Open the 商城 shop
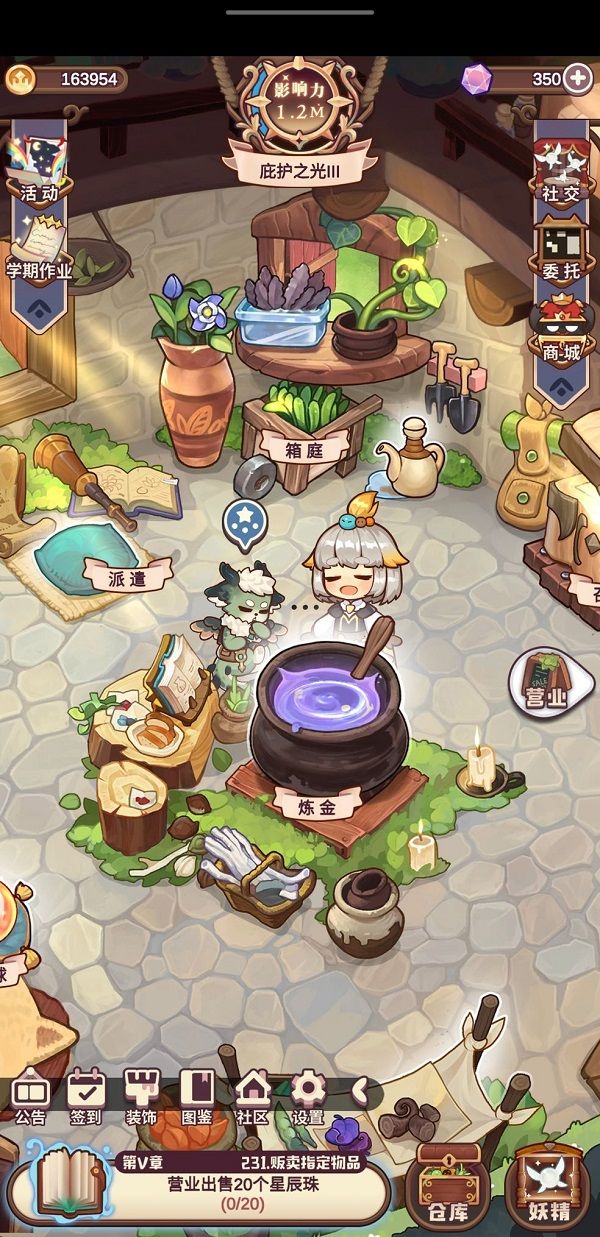600x1237 pixels. click(561, 330)
